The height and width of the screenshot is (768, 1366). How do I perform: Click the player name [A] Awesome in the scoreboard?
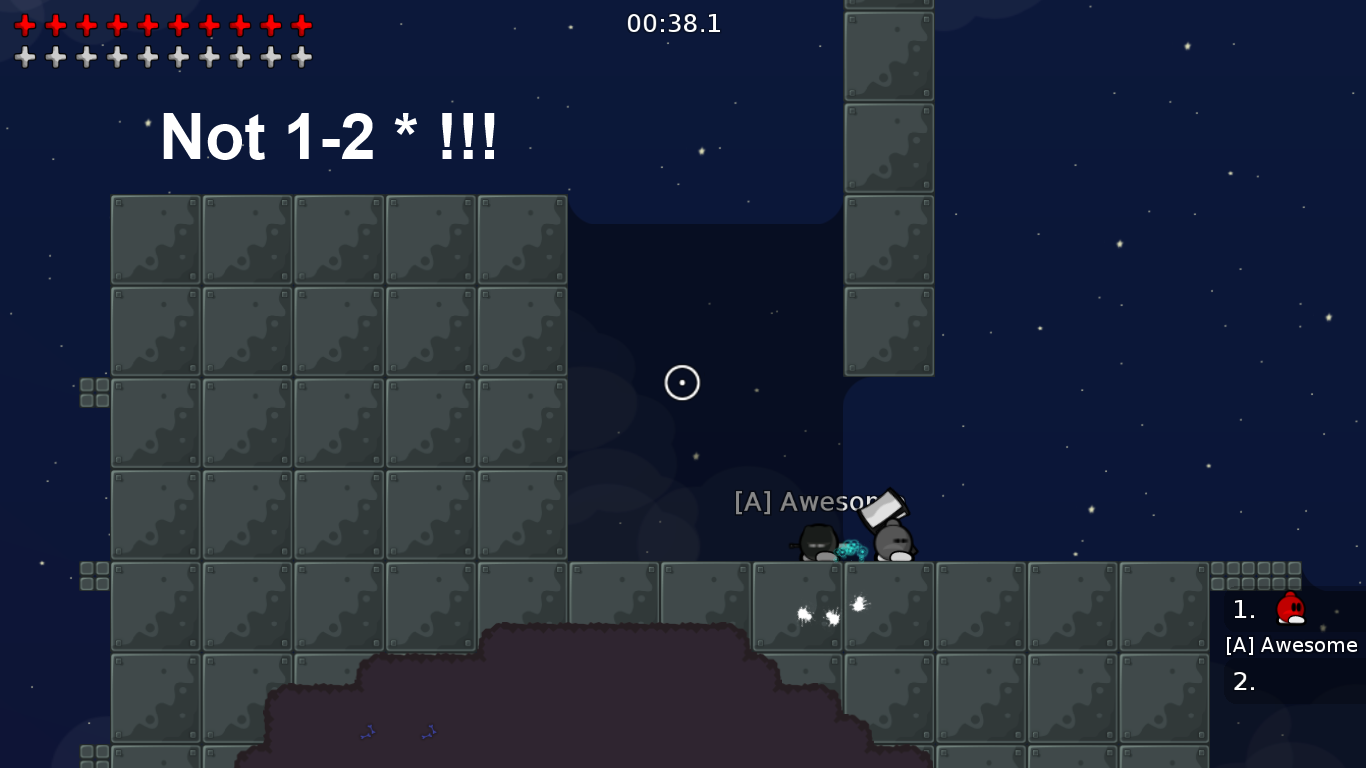(x=1291, y=645)
